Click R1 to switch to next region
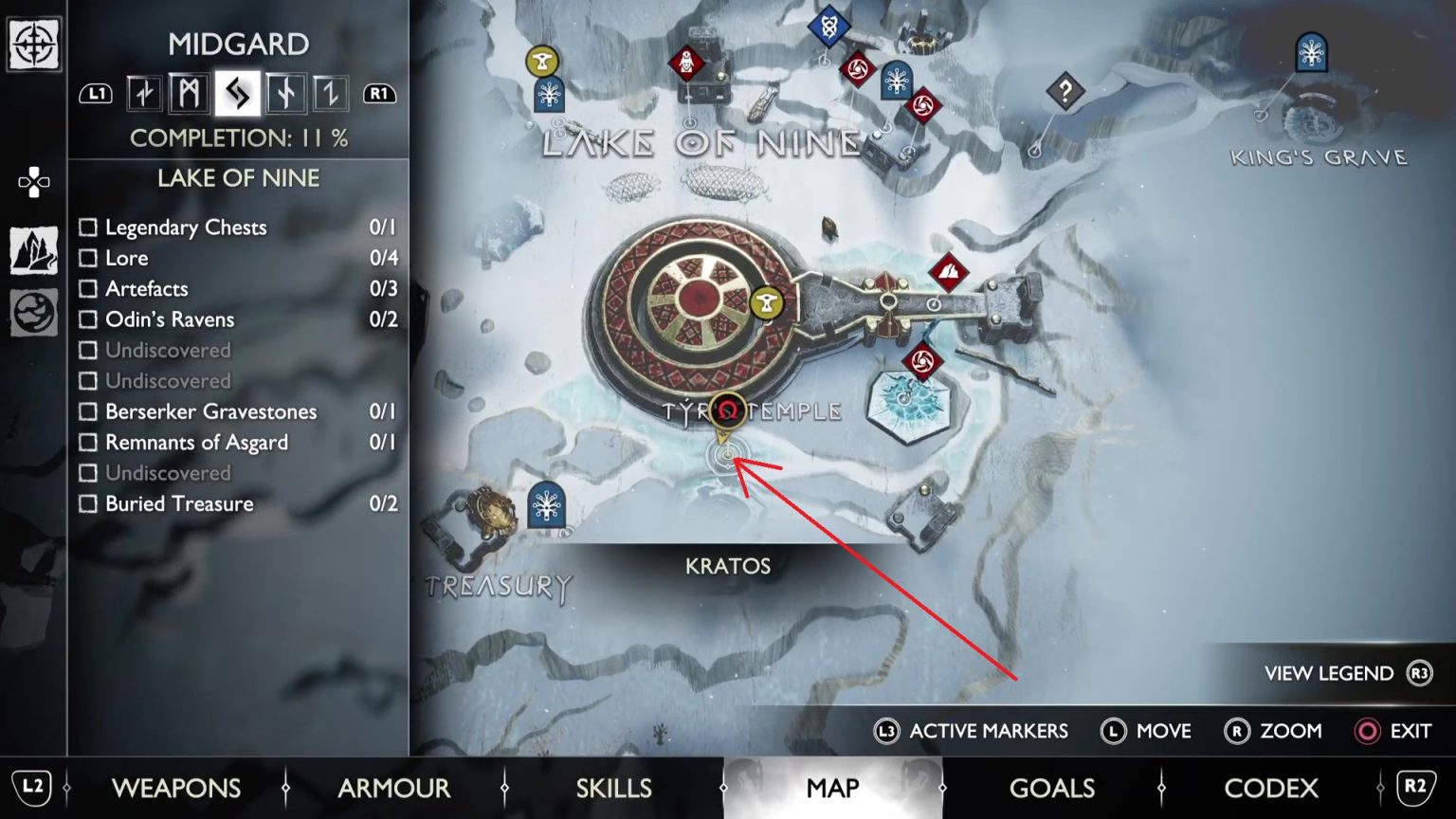This screenshot has height=819, width=1456. pyautogui.click(x=379, y=94)
